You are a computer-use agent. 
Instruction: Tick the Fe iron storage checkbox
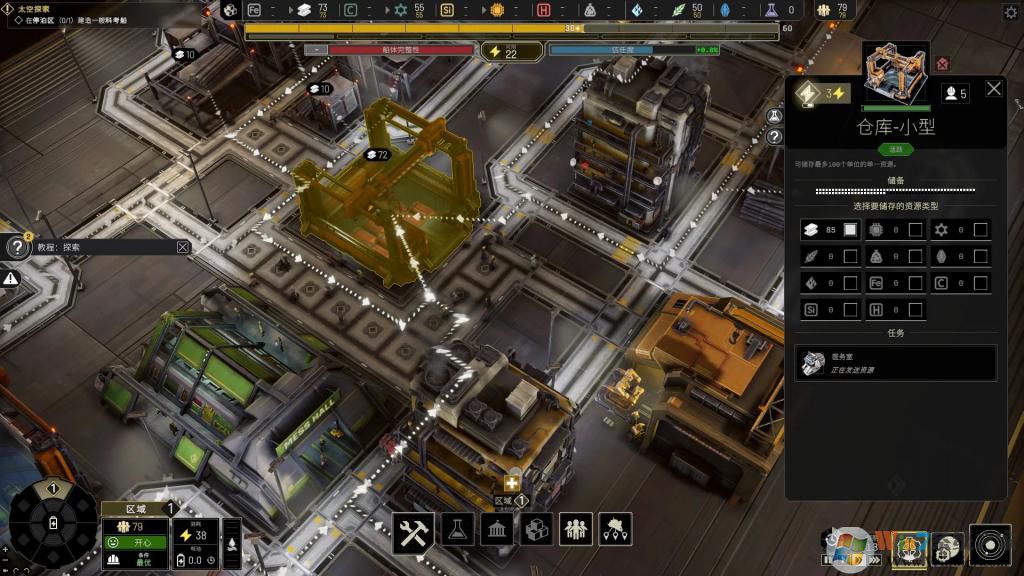915,283
